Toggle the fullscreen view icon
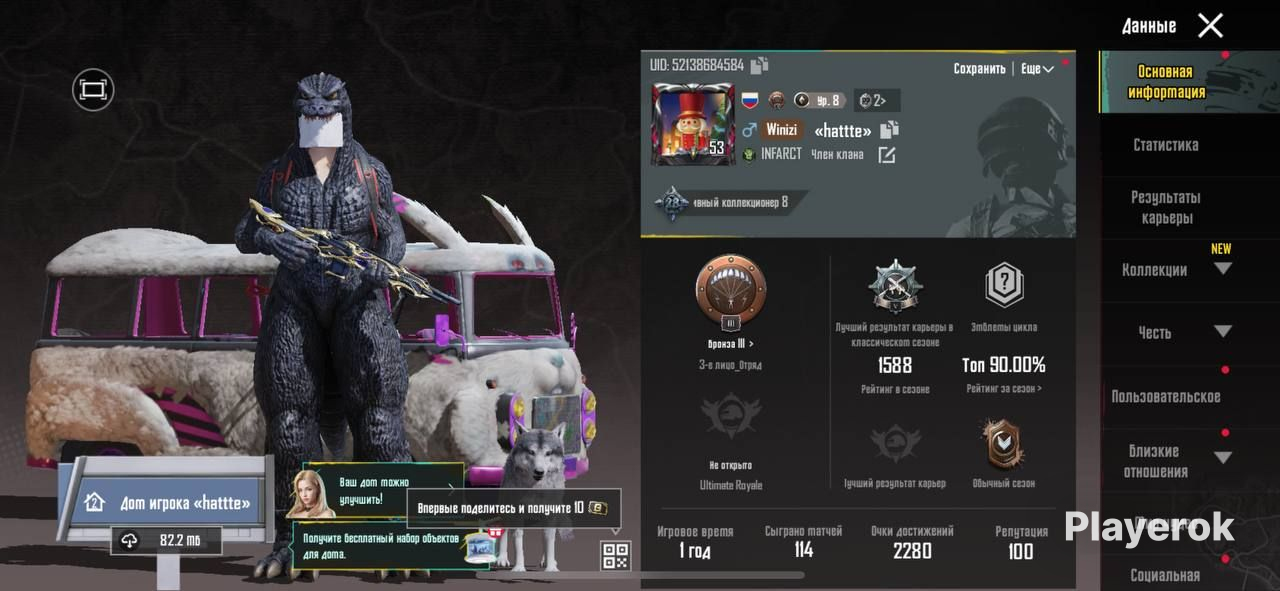 (x=93, y=90)
